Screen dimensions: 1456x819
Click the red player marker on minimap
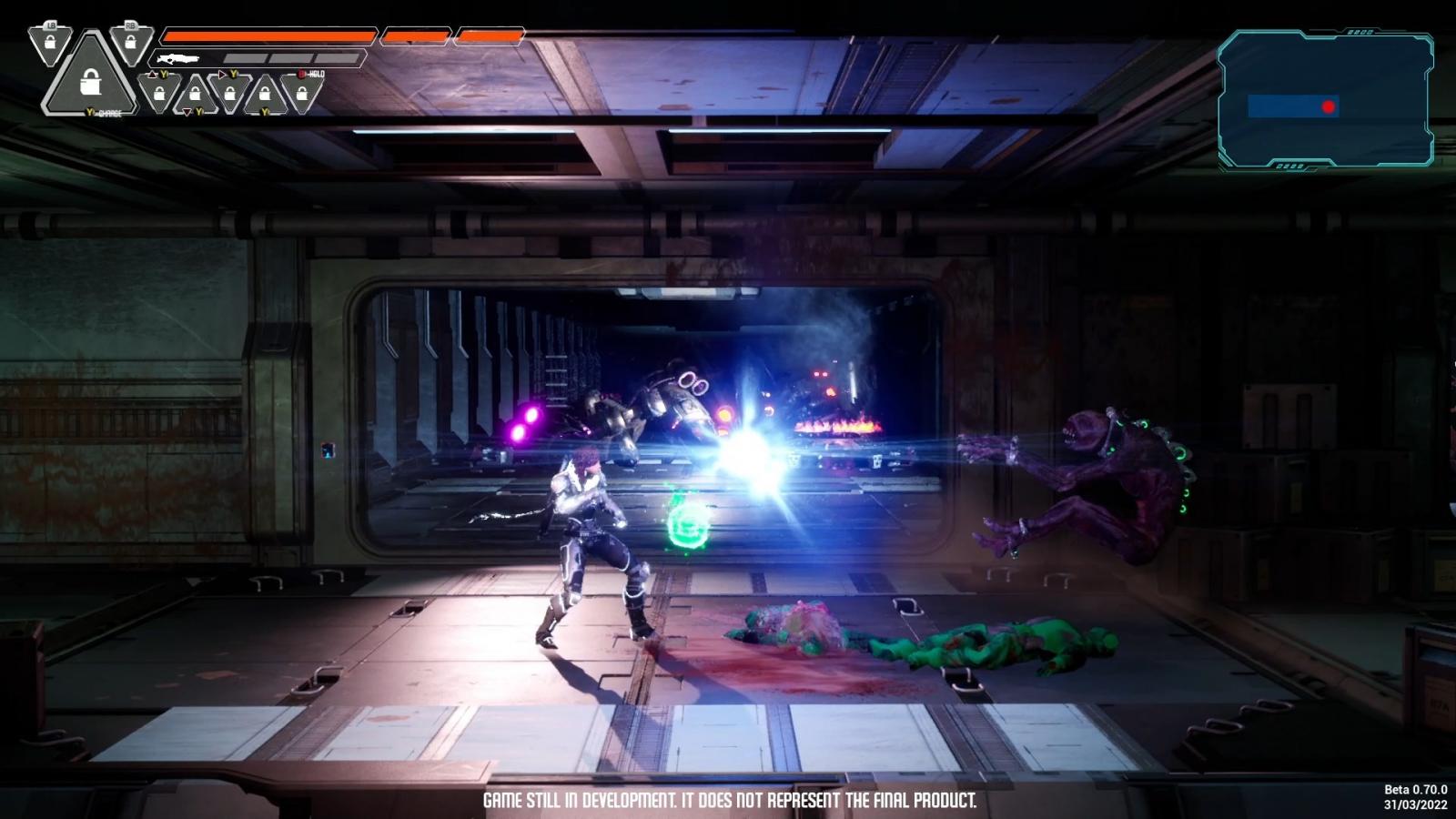tap(1329, 106)
